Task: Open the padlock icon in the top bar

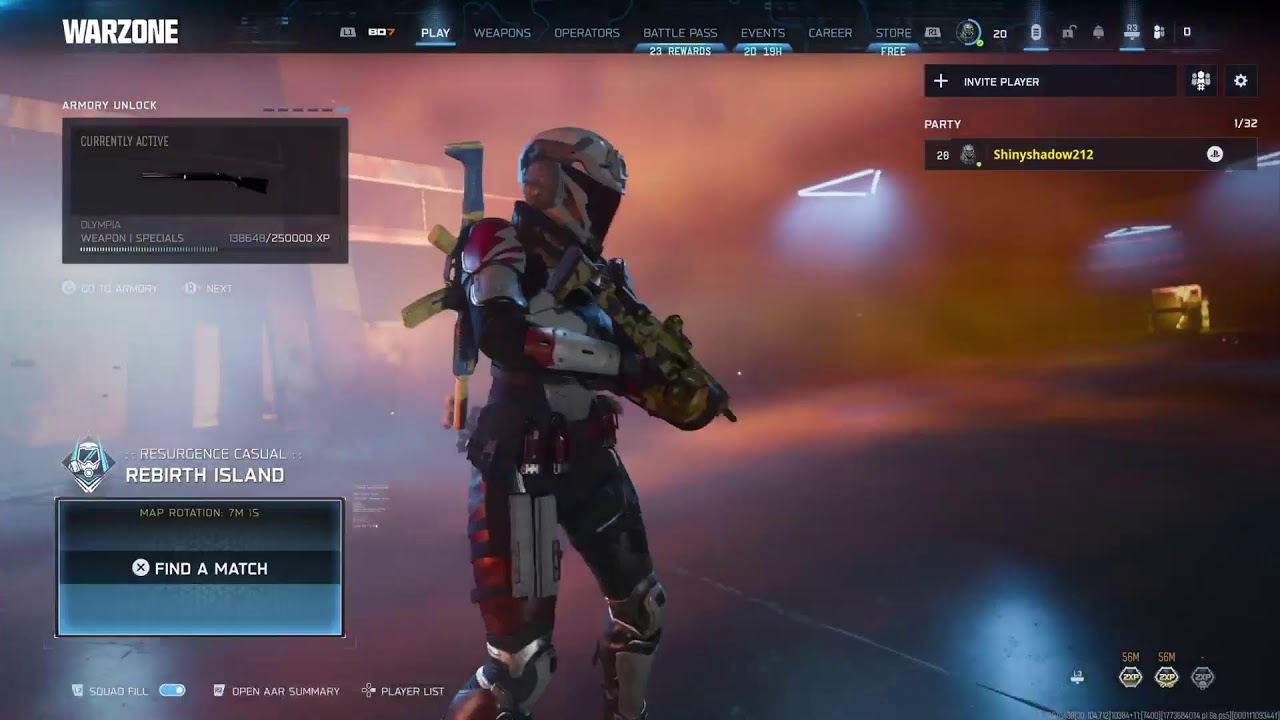Action: point(1068,33)
